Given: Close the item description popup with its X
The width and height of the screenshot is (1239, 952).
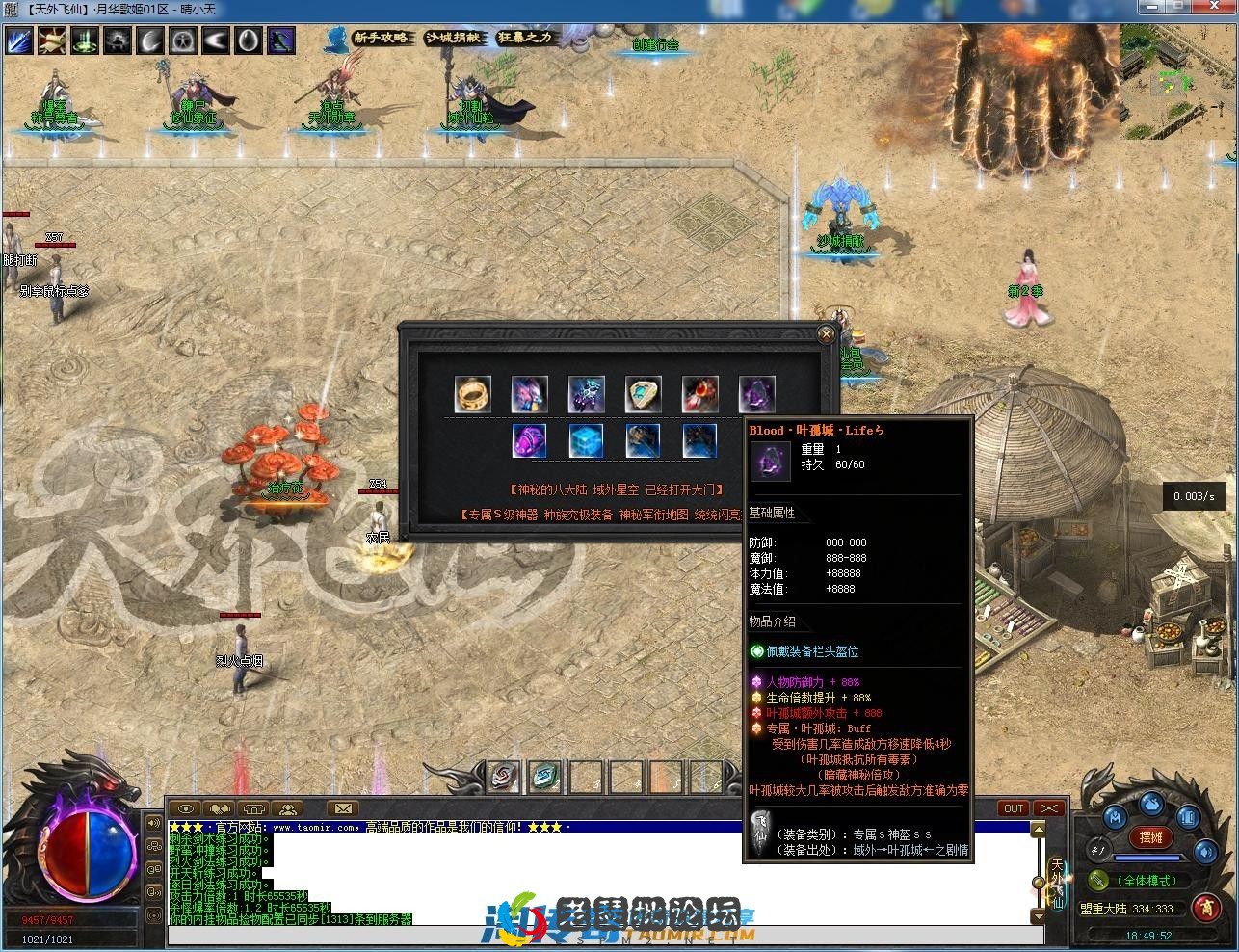Looking at the screenshot, I should 826,333.
